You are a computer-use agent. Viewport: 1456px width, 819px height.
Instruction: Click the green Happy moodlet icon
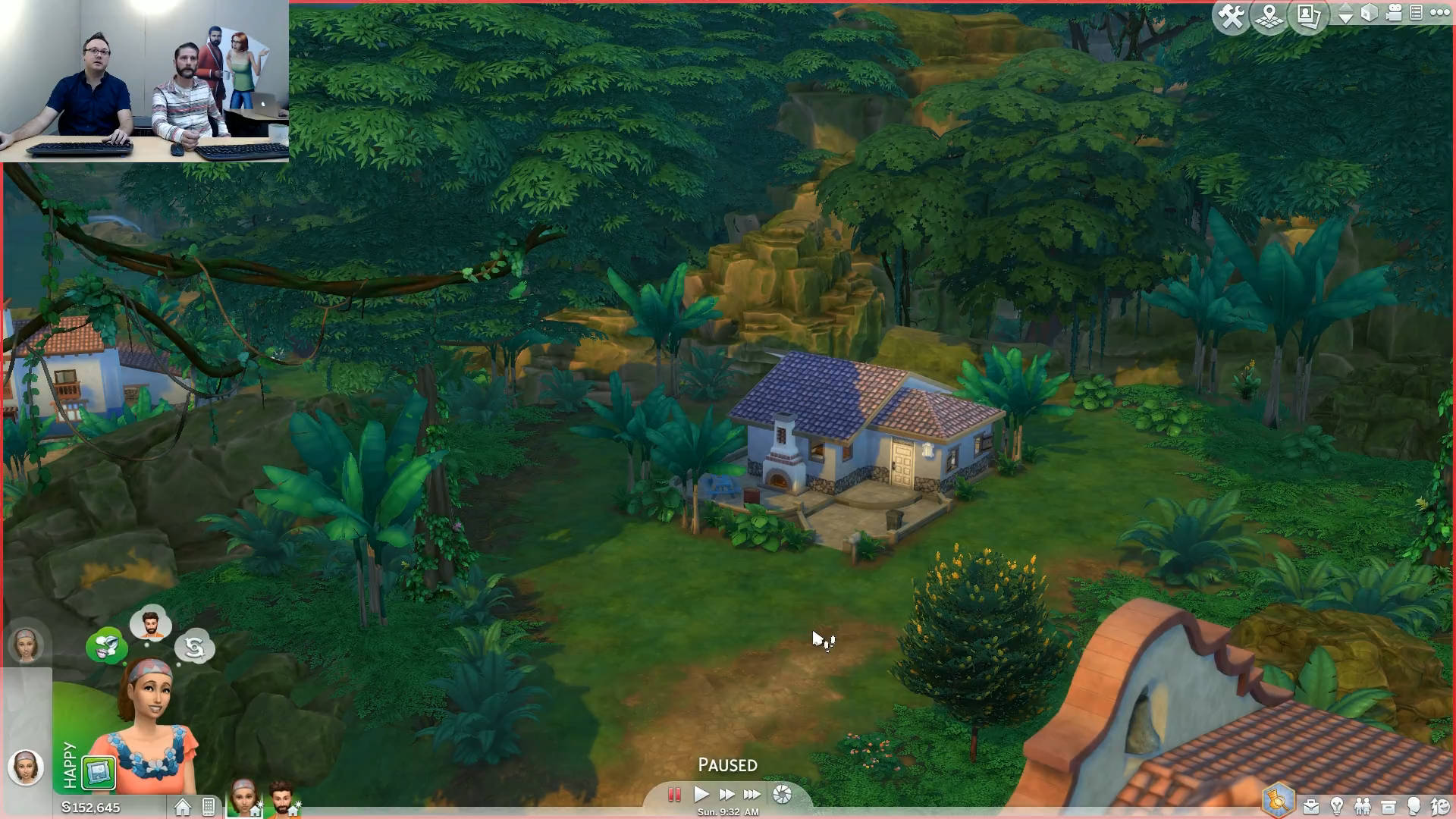(x=99, y=773)
